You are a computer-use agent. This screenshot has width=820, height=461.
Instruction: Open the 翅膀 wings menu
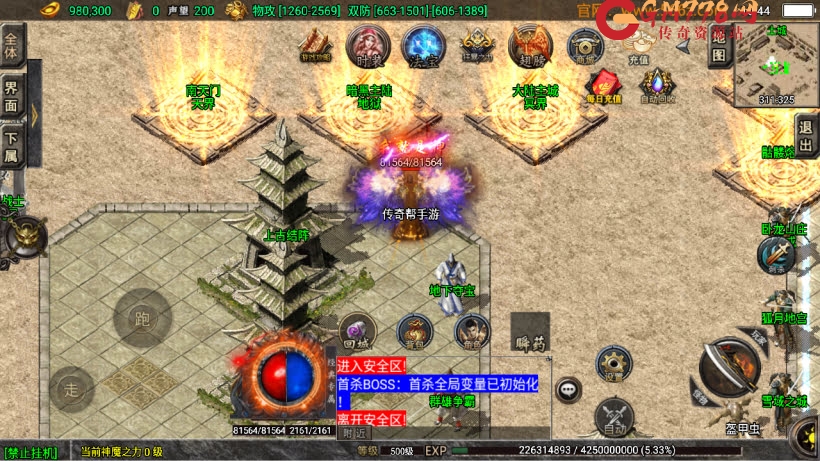(x=529, y=45)
